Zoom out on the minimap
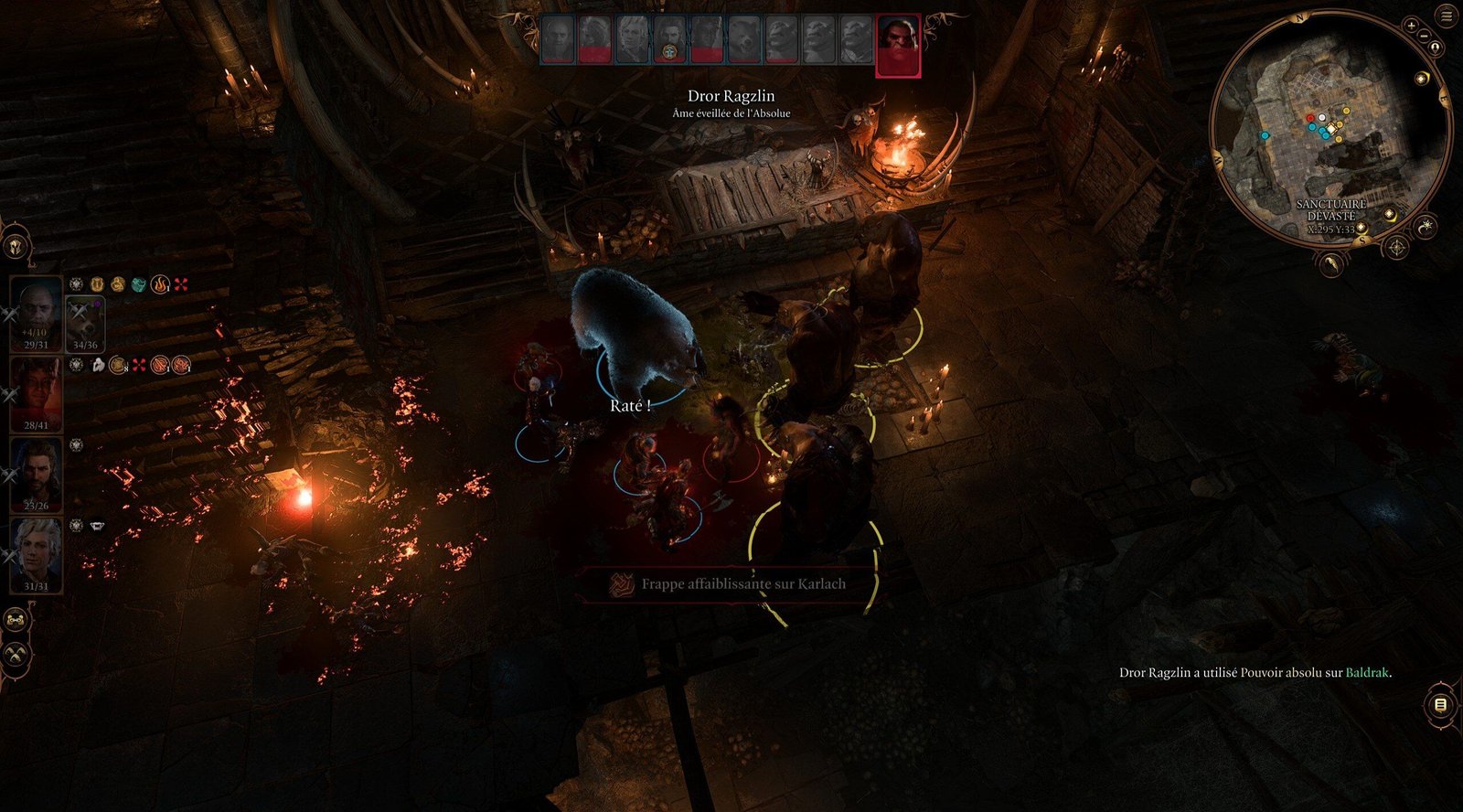Image resolution: width=1463 pixels, height=812 pixels. point(1424,36)
